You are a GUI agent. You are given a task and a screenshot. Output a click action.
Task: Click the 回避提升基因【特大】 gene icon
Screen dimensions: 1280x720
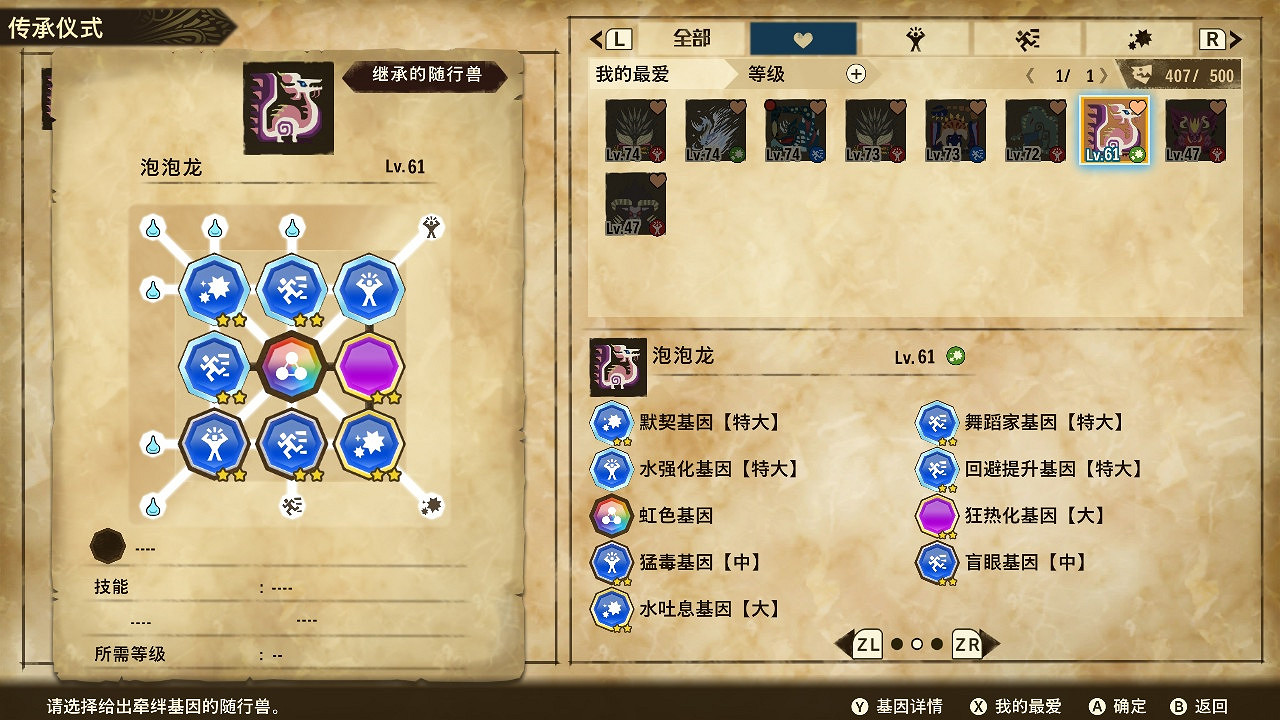click(936, 469)
